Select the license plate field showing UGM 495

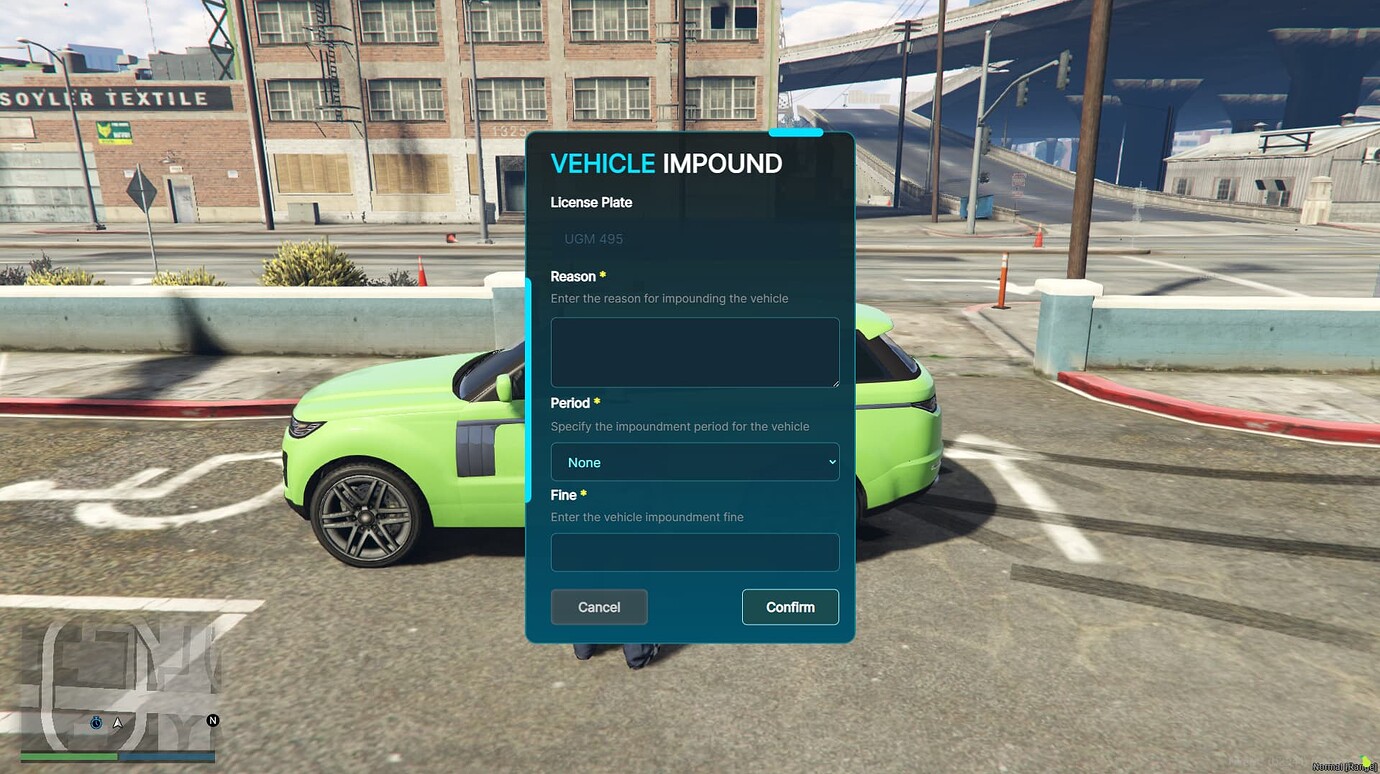pos(694,238)
